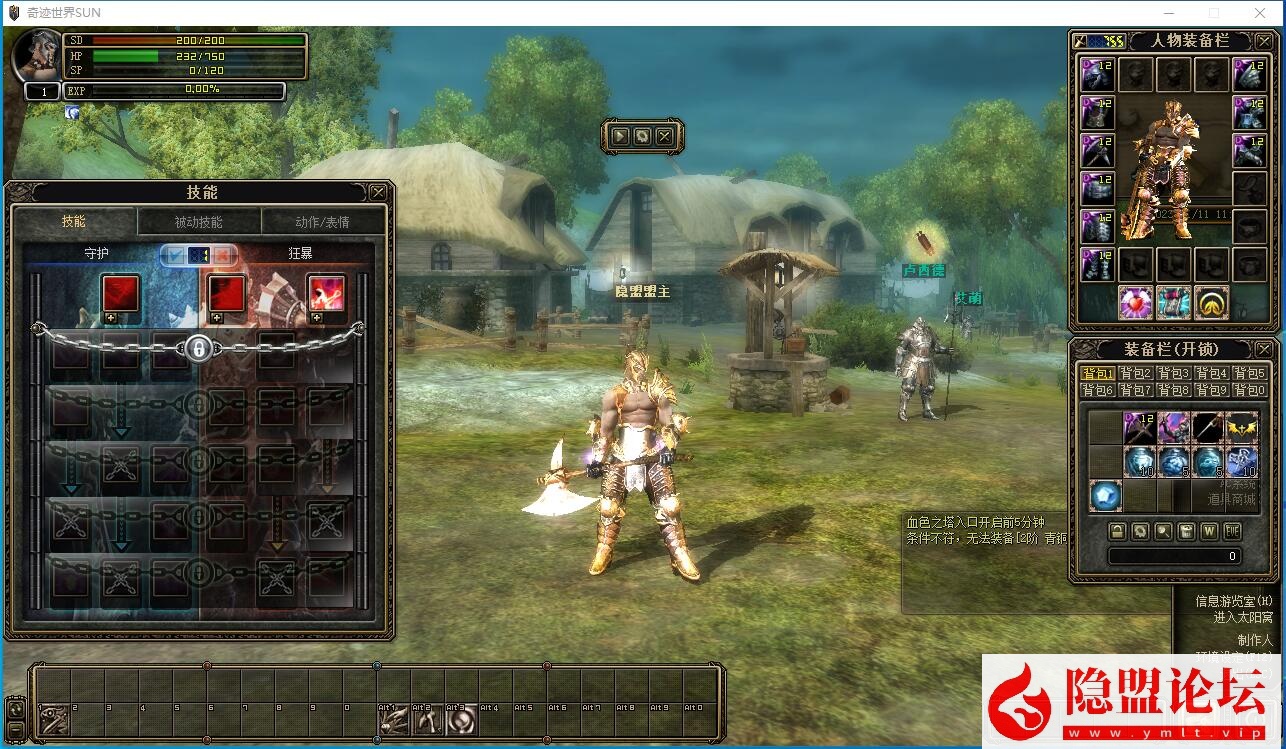1286x749 pixels.
Task: Click the blue star gem in inventory
Action: pos(1105,495)
